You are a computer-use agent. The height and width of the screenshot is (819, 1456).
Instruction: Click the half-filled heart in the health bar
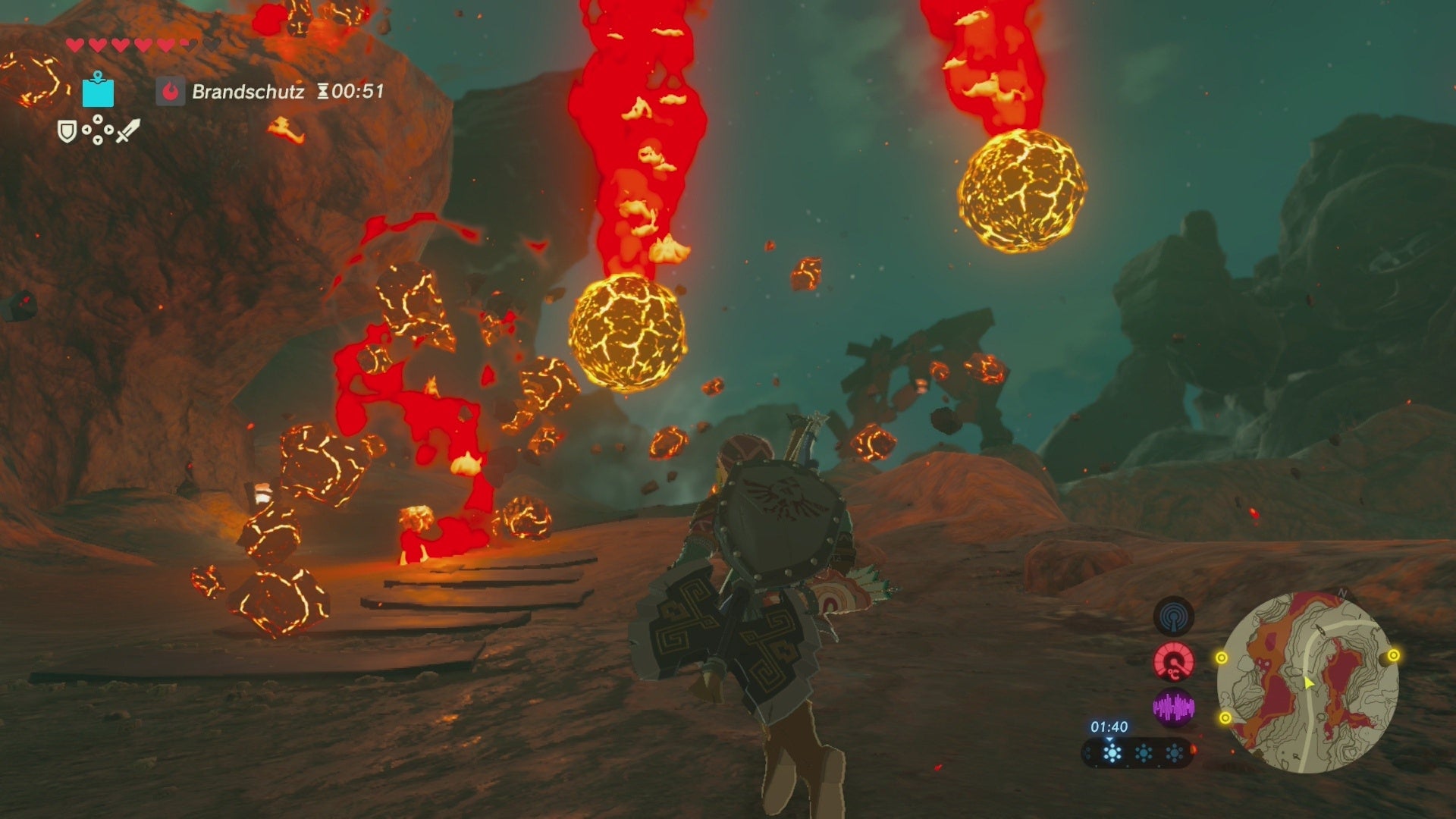(x=187, y=45)
